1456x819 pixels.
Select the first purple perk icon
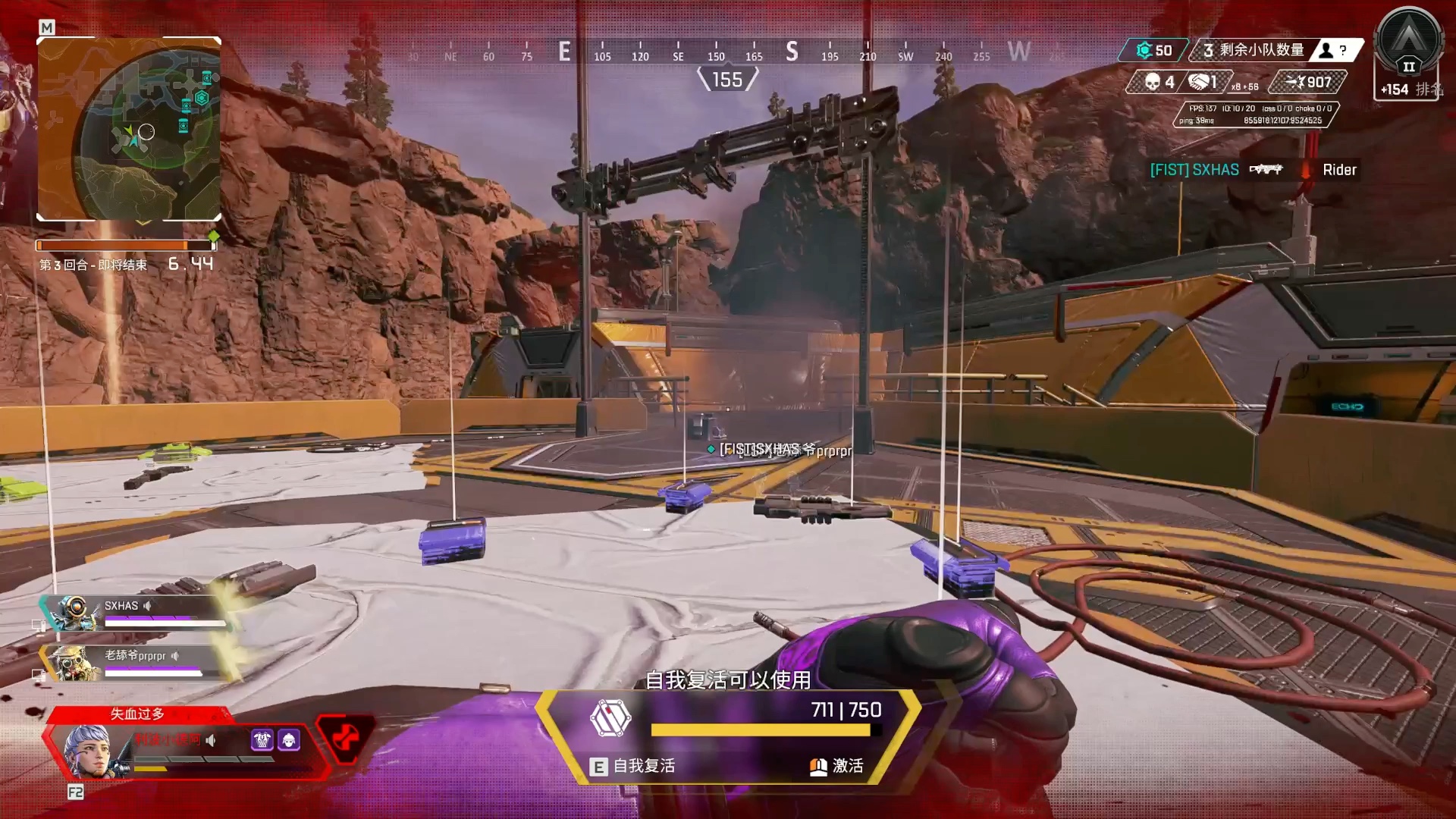coord(262,739)
